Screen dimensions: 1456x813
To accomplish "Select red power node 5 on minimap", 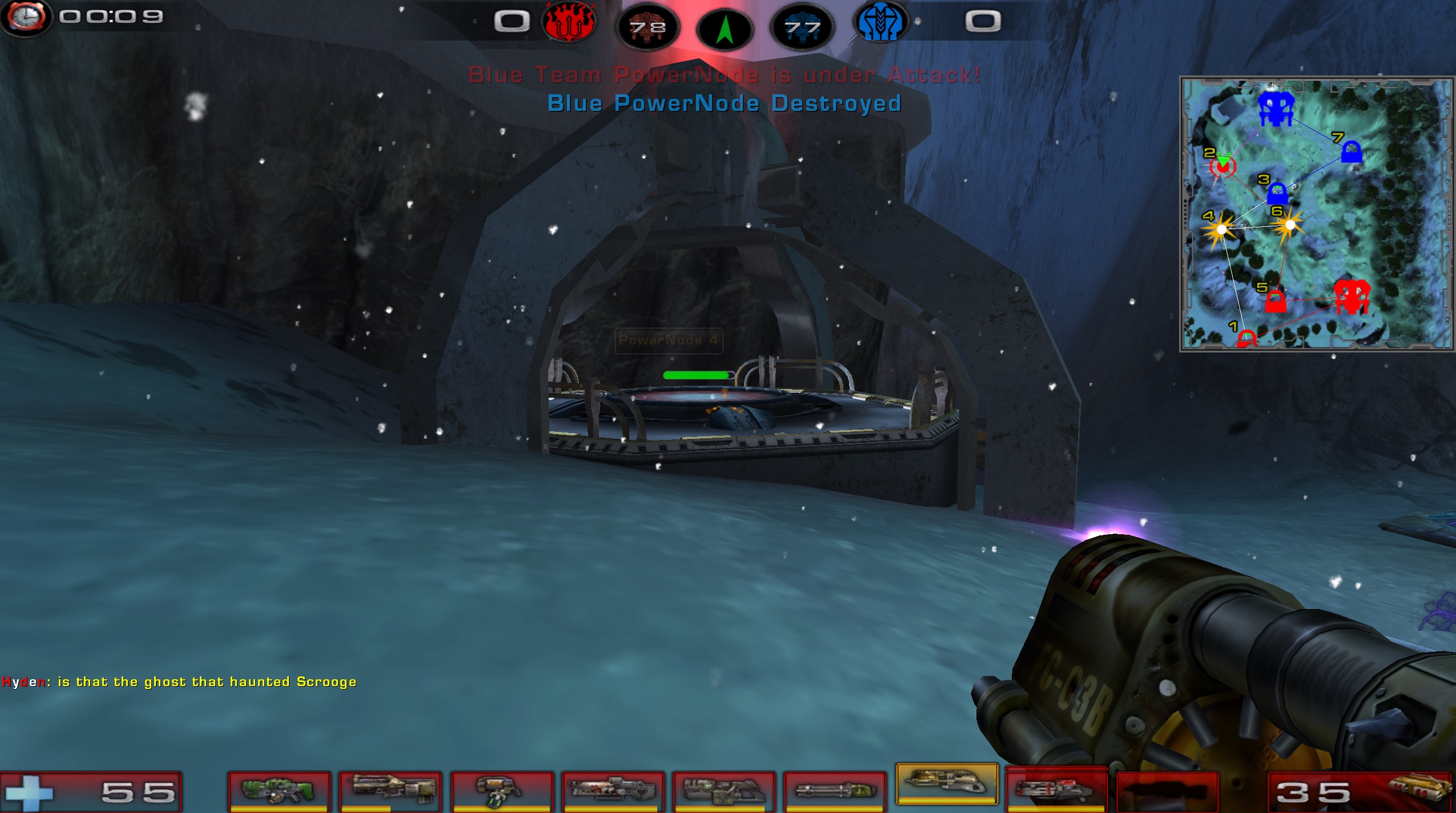I will click(1275, 301).
